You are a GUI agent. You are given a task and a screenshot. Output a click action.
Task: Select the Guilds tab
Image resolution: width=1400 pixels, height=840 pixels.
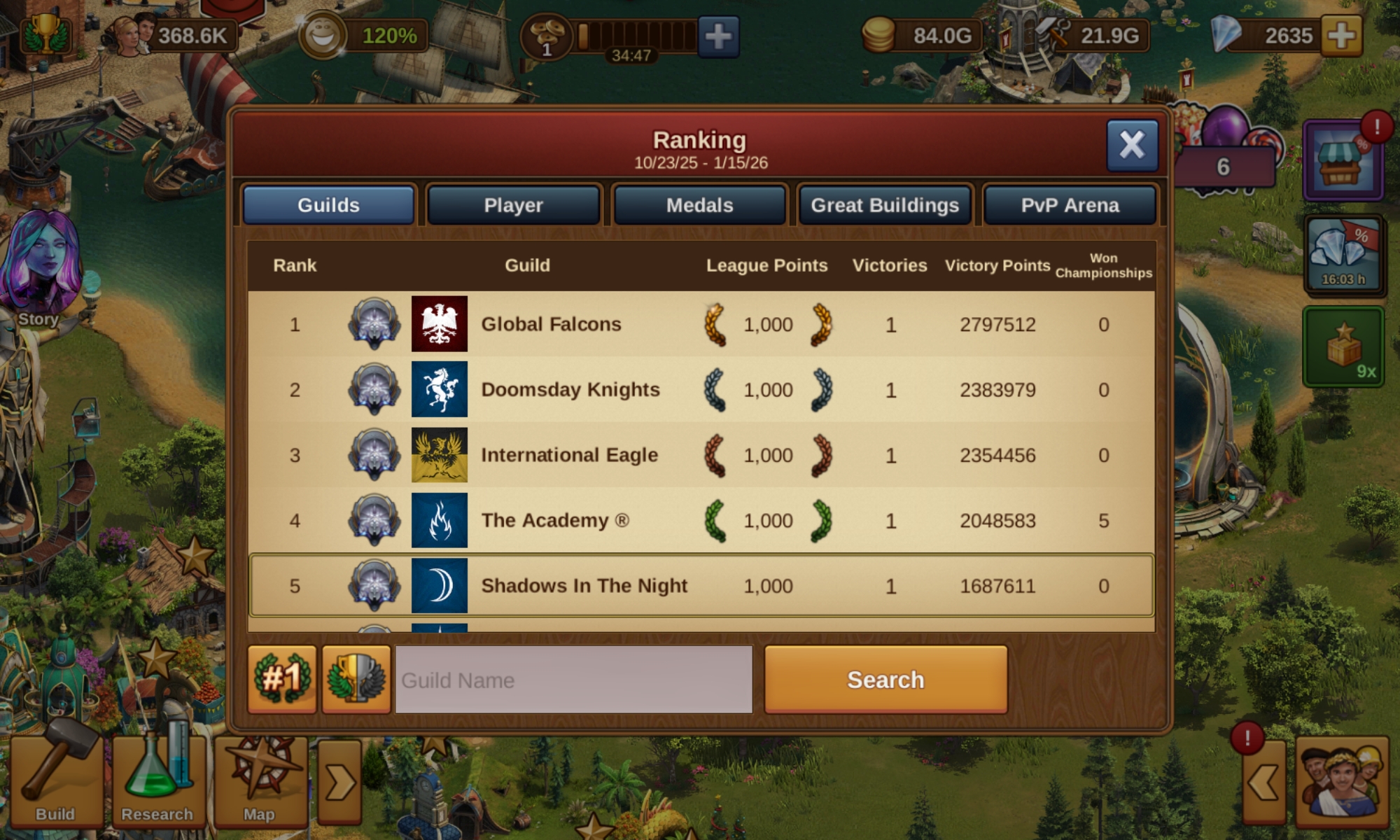(x=328, y=205)
